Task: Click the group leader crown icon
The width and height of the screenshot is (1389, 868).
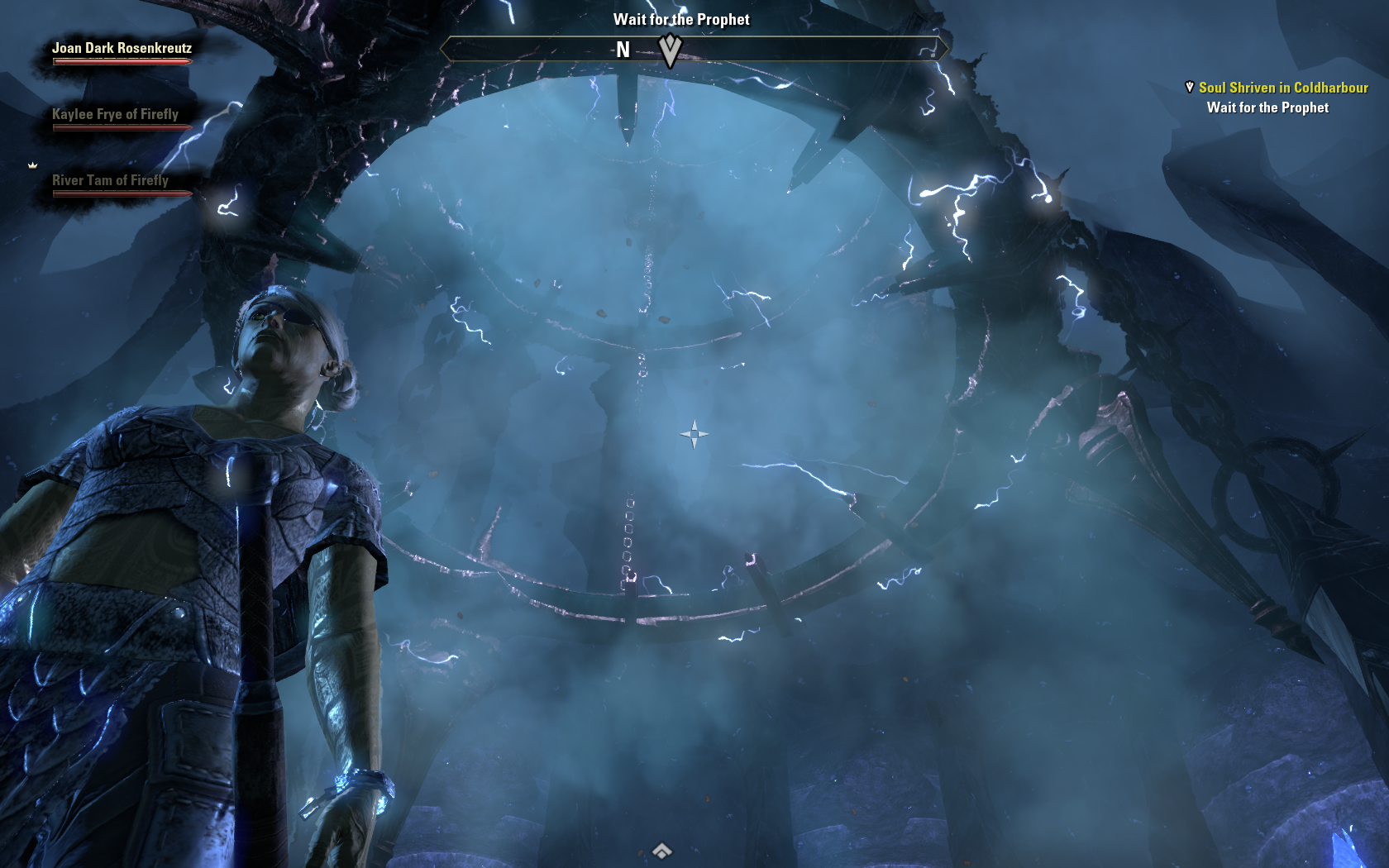Action: [33, 165]
